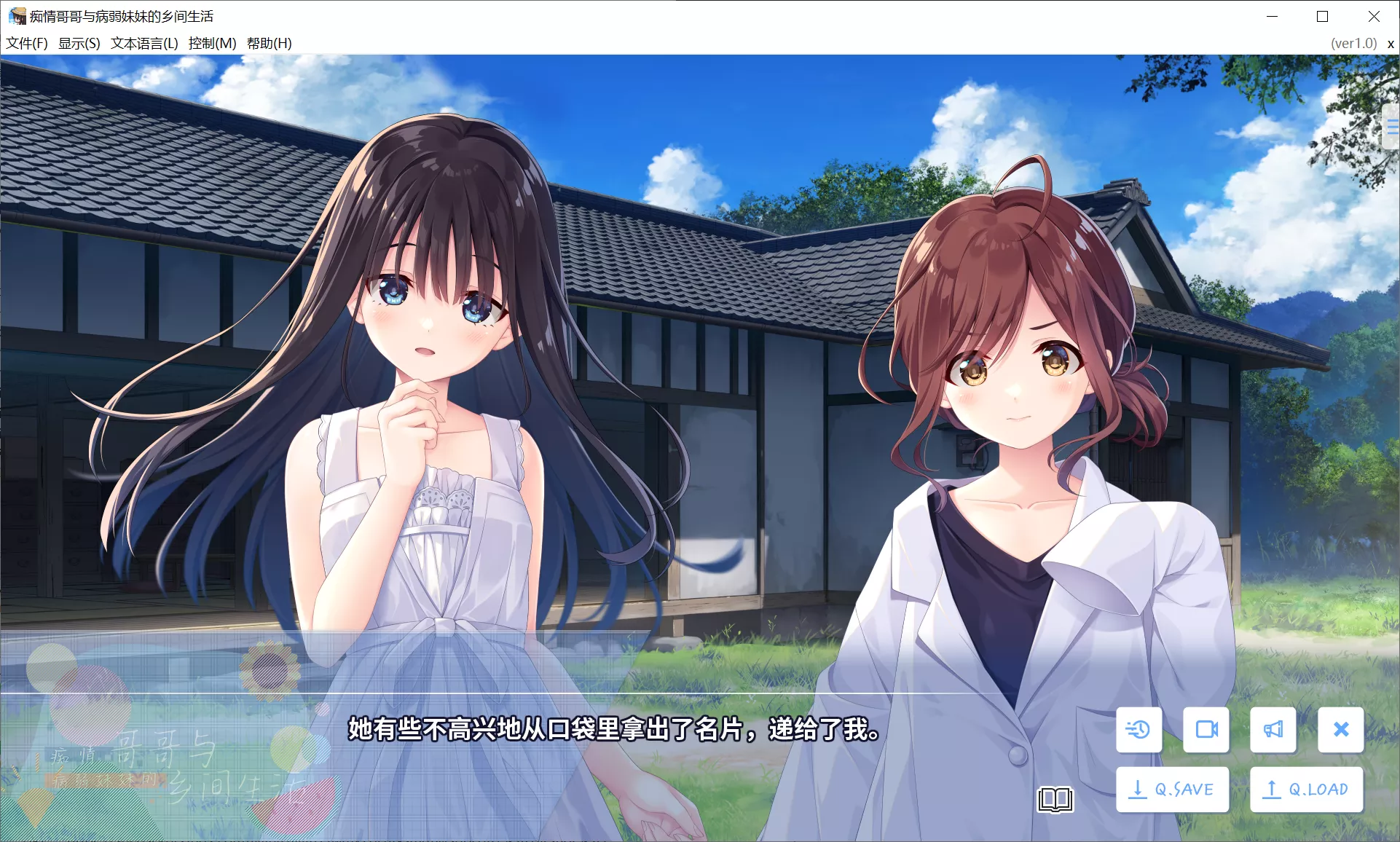Screen dimensions: 1400x842
Task: Open the book icon near the dialogue
Action: click(x=1055, y=799)
